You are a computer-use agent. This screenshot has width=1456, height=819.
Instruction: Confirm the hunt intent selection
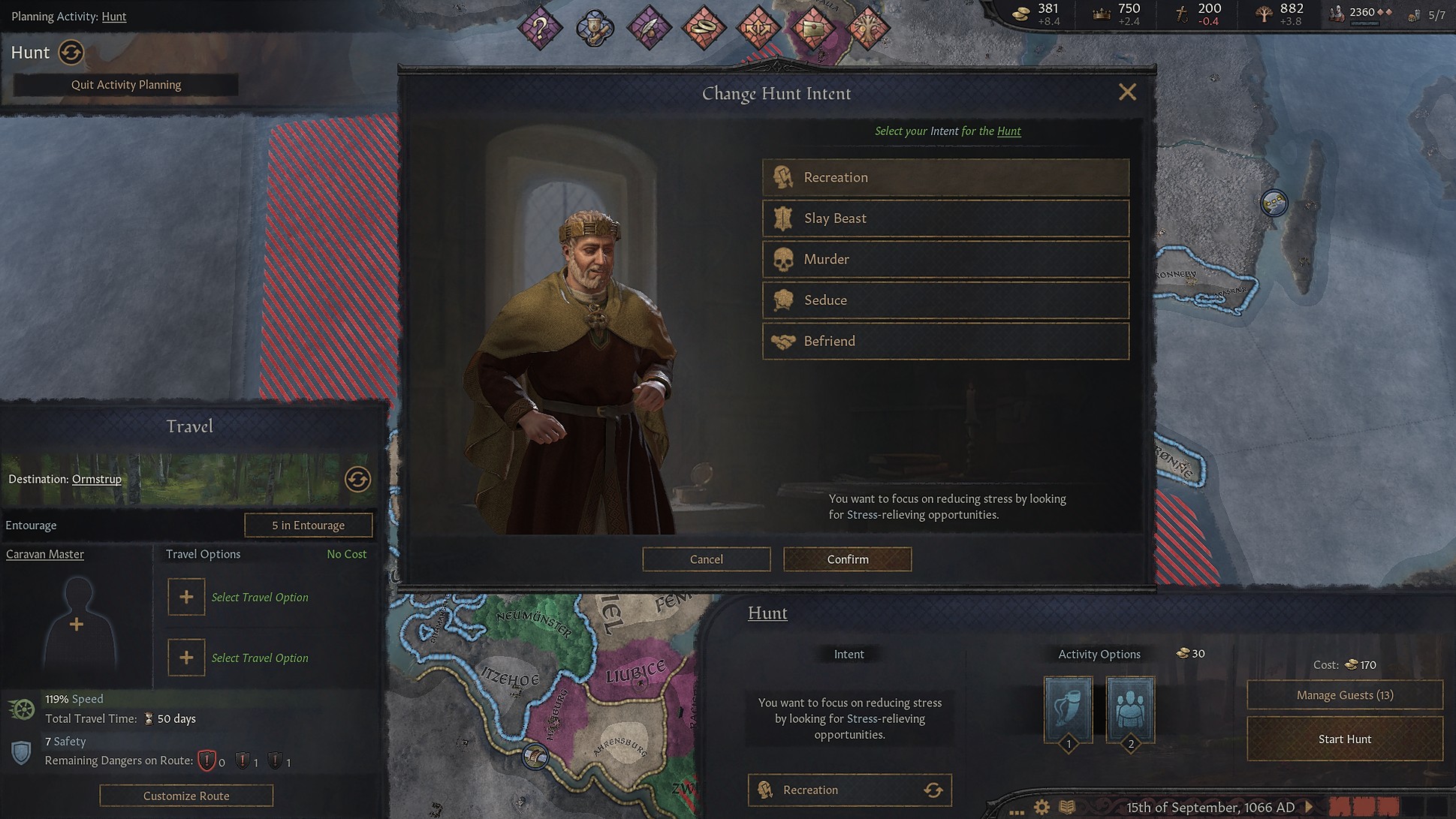[x=847, y=559]
